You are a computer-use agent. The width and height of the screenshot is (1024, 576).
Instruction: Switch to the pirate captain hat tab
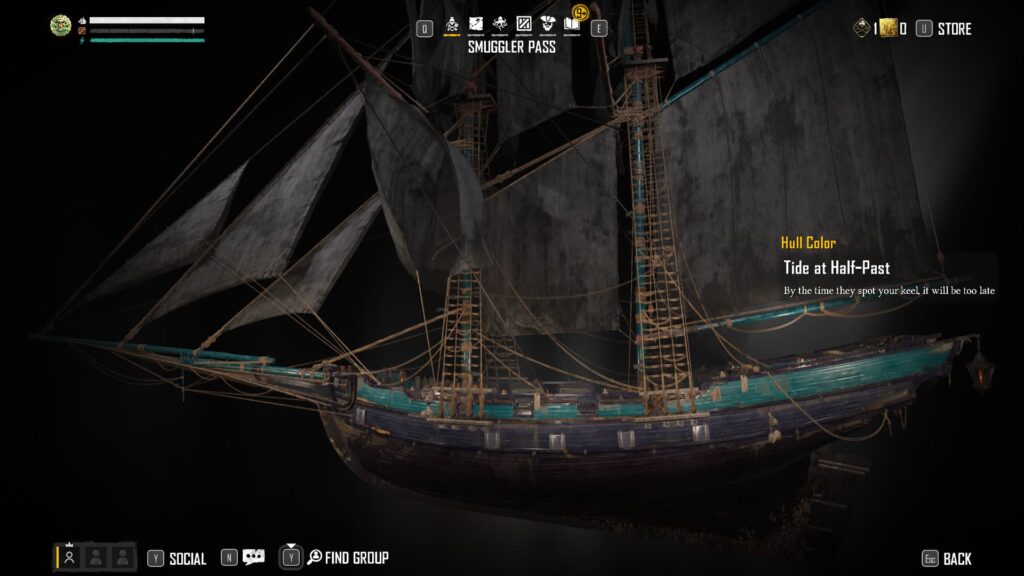point(548,24)
